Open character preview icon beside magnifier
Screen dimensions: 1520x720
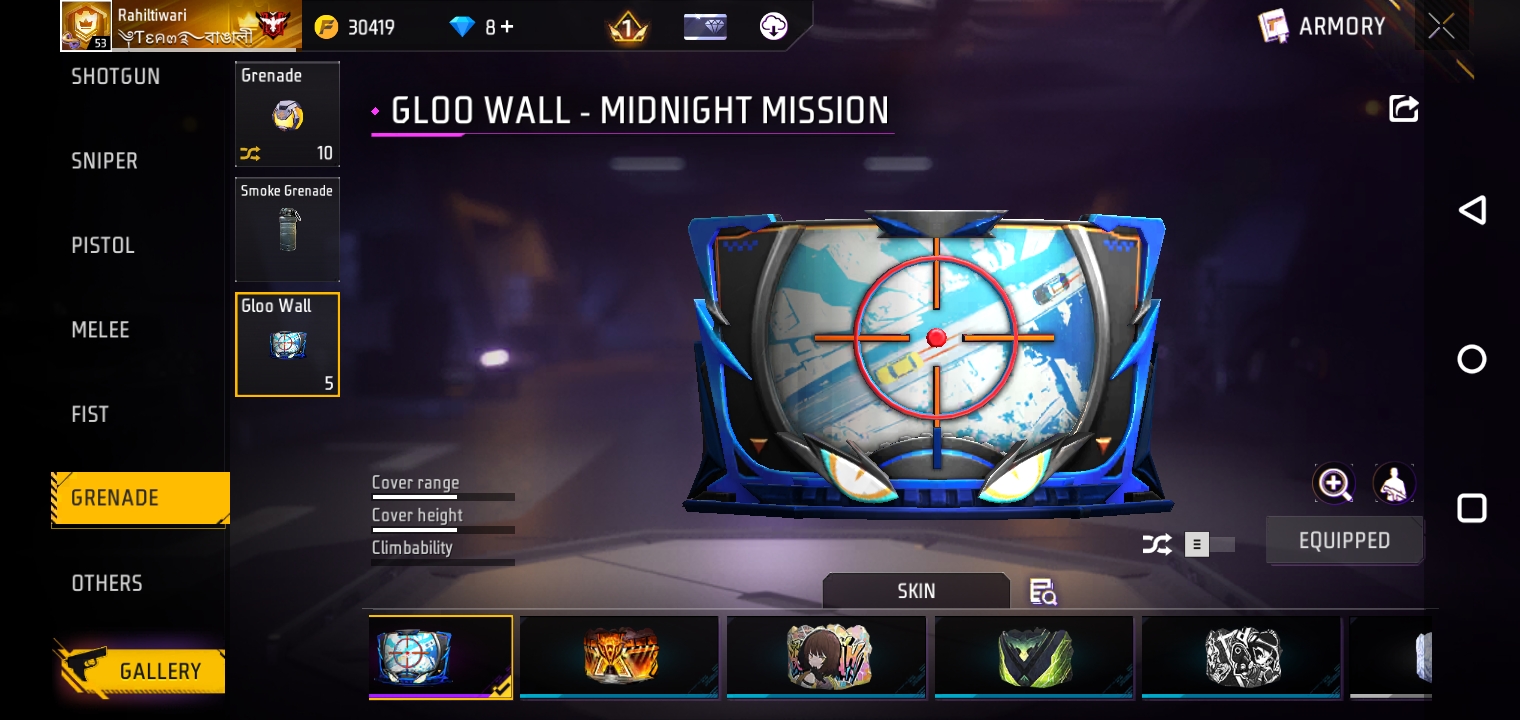coord(1393,483)
